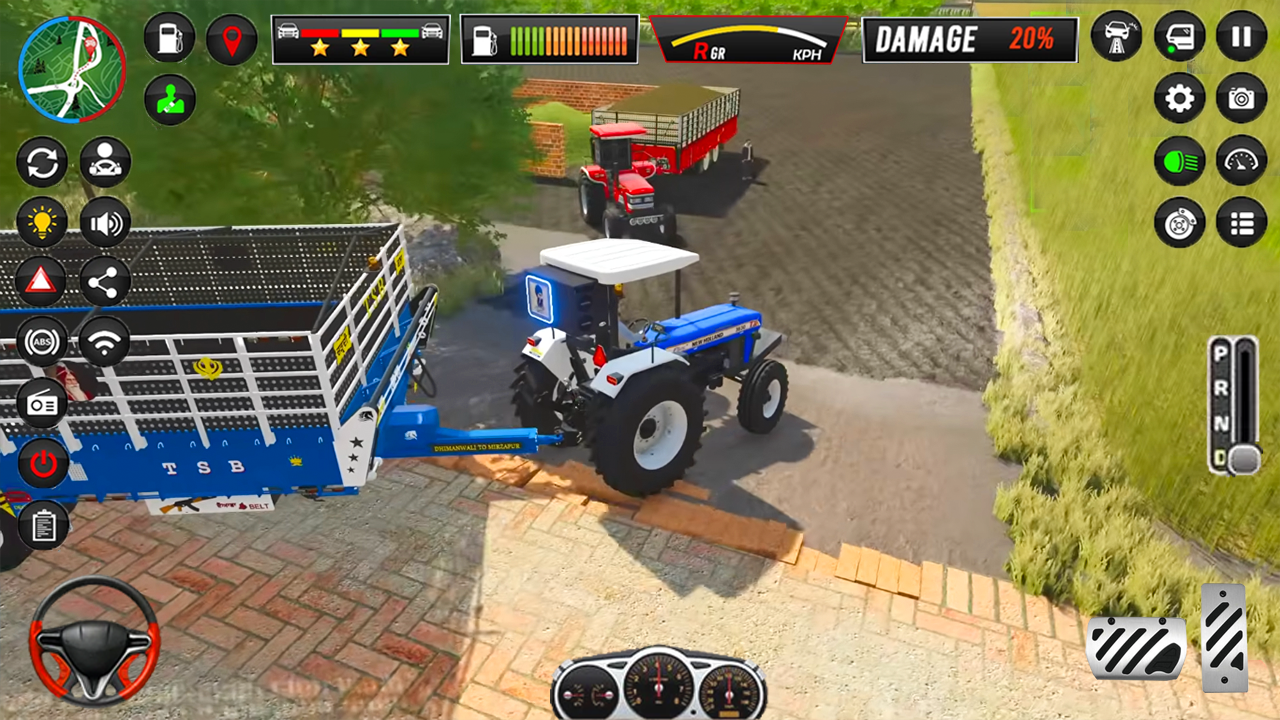1280x720 pixels.
Task: Open the grid list menu icon
Action: tap(1240, 222)
